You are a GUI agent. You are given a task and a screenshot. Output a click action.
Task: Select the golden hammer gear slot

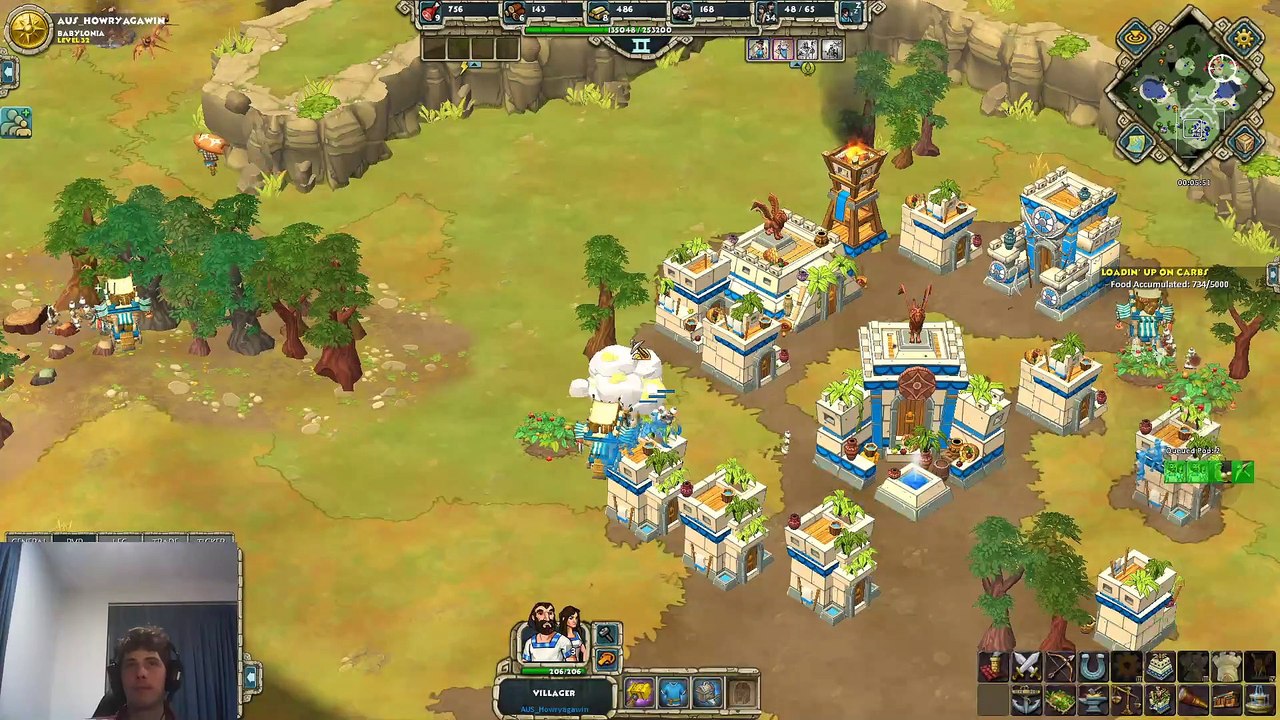coord(639,692)
